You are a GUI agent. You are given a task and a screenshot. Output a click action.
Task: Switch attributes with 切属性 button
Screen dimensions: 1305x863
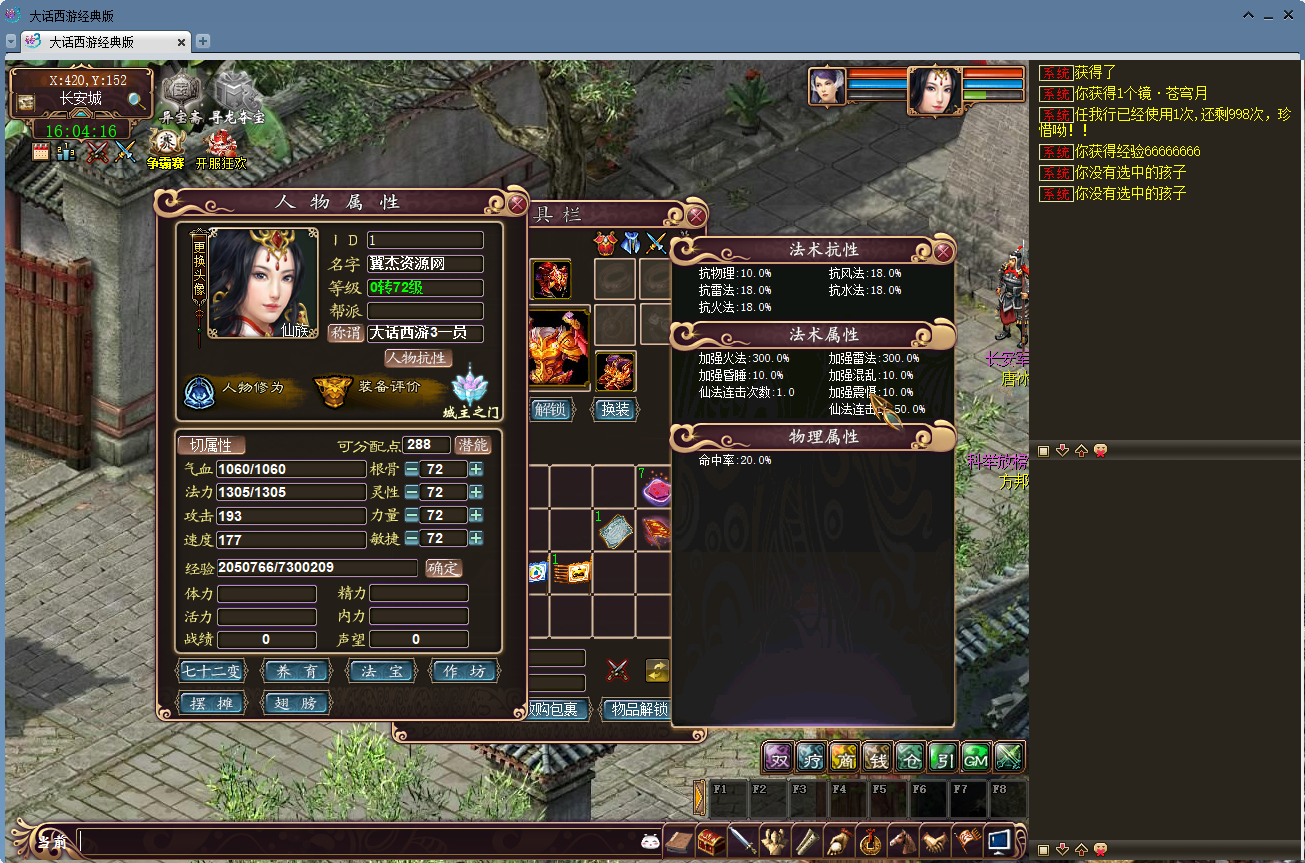coord(211,445)
